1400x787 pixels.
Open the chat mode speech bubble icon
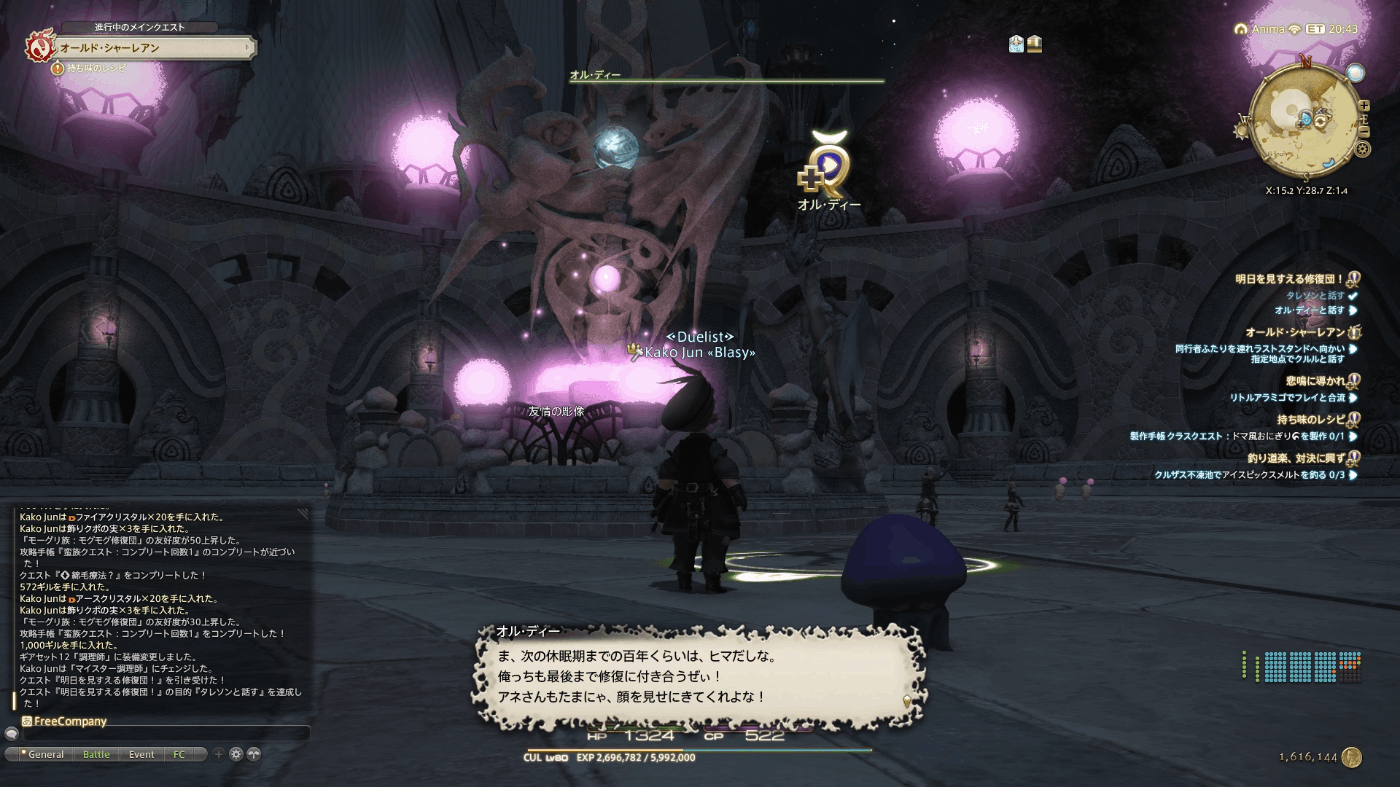coord(11,733)
